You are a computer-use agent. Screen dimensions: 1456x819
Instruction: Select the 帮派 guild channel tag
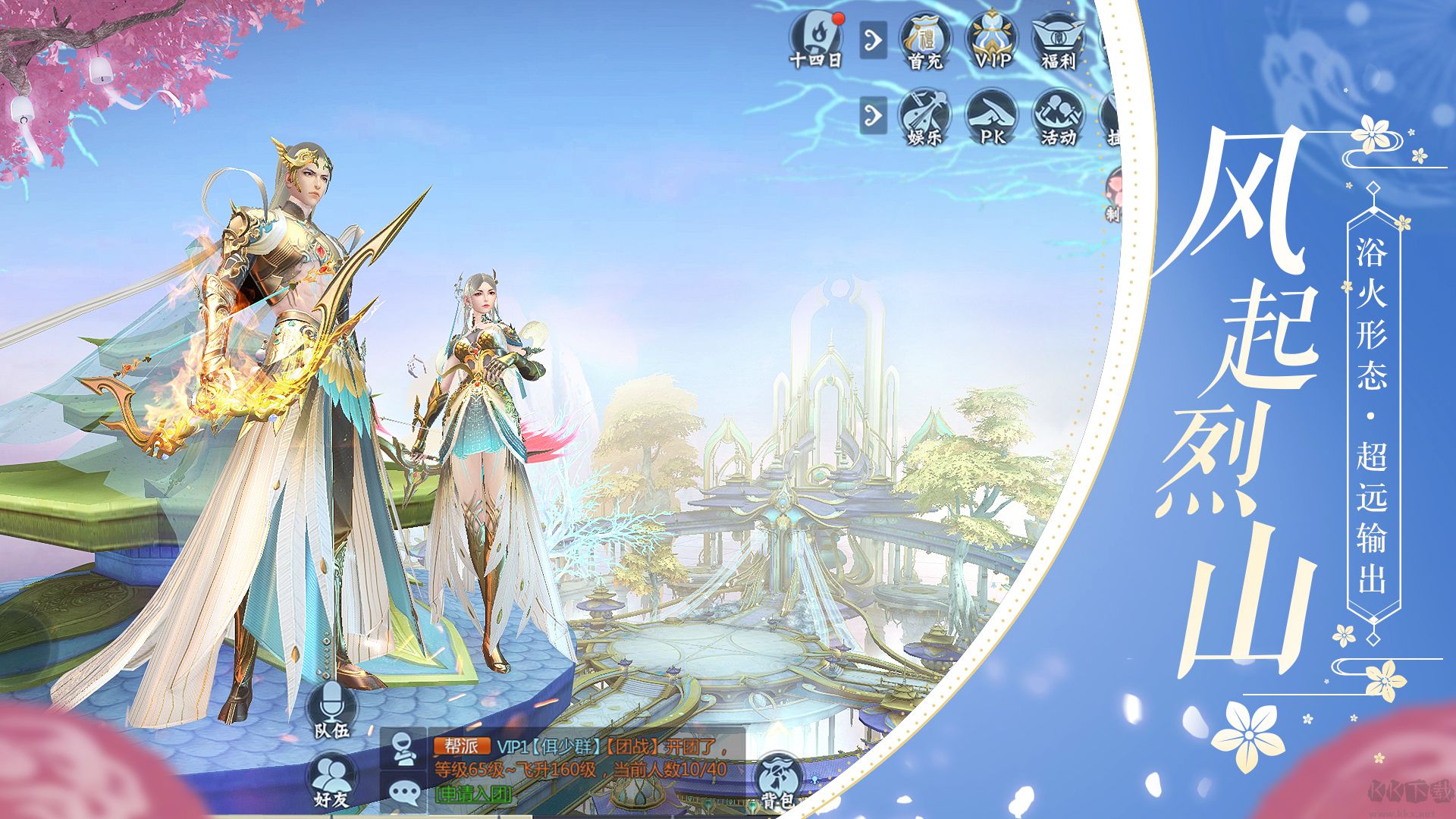461,745
